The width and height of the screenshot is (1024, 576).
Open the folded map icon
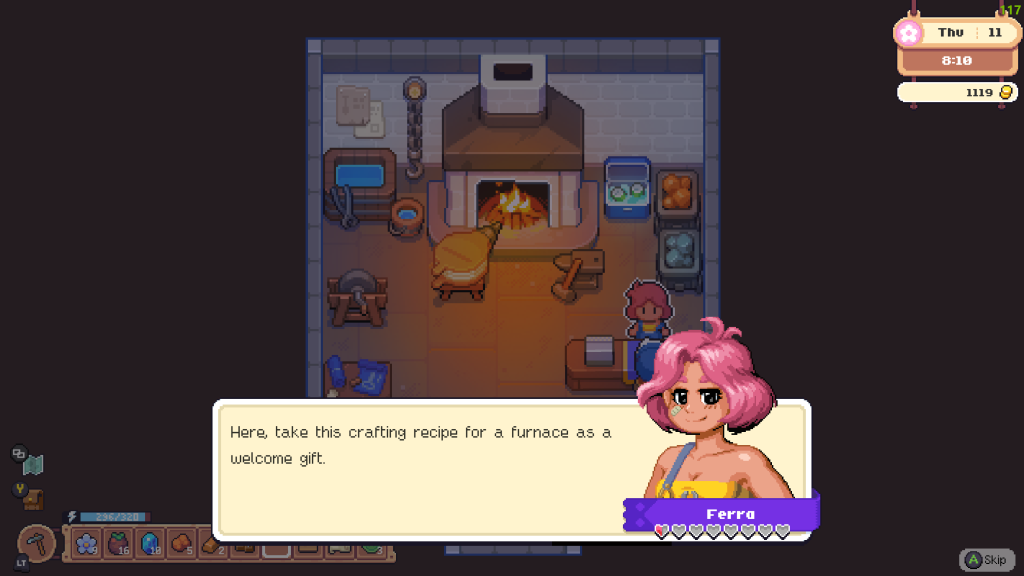tap(34, 465)
